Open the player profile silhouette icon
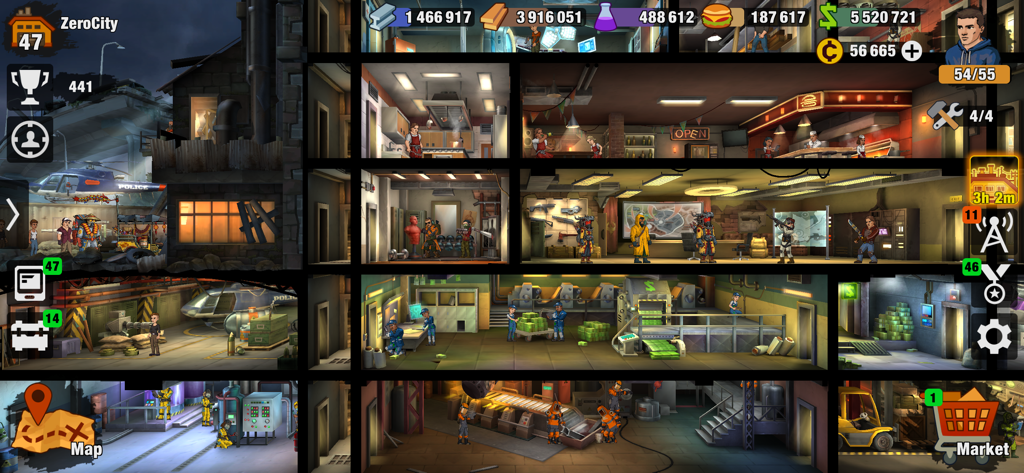This screenshot has height=473, width=1024. coord(30,138)
